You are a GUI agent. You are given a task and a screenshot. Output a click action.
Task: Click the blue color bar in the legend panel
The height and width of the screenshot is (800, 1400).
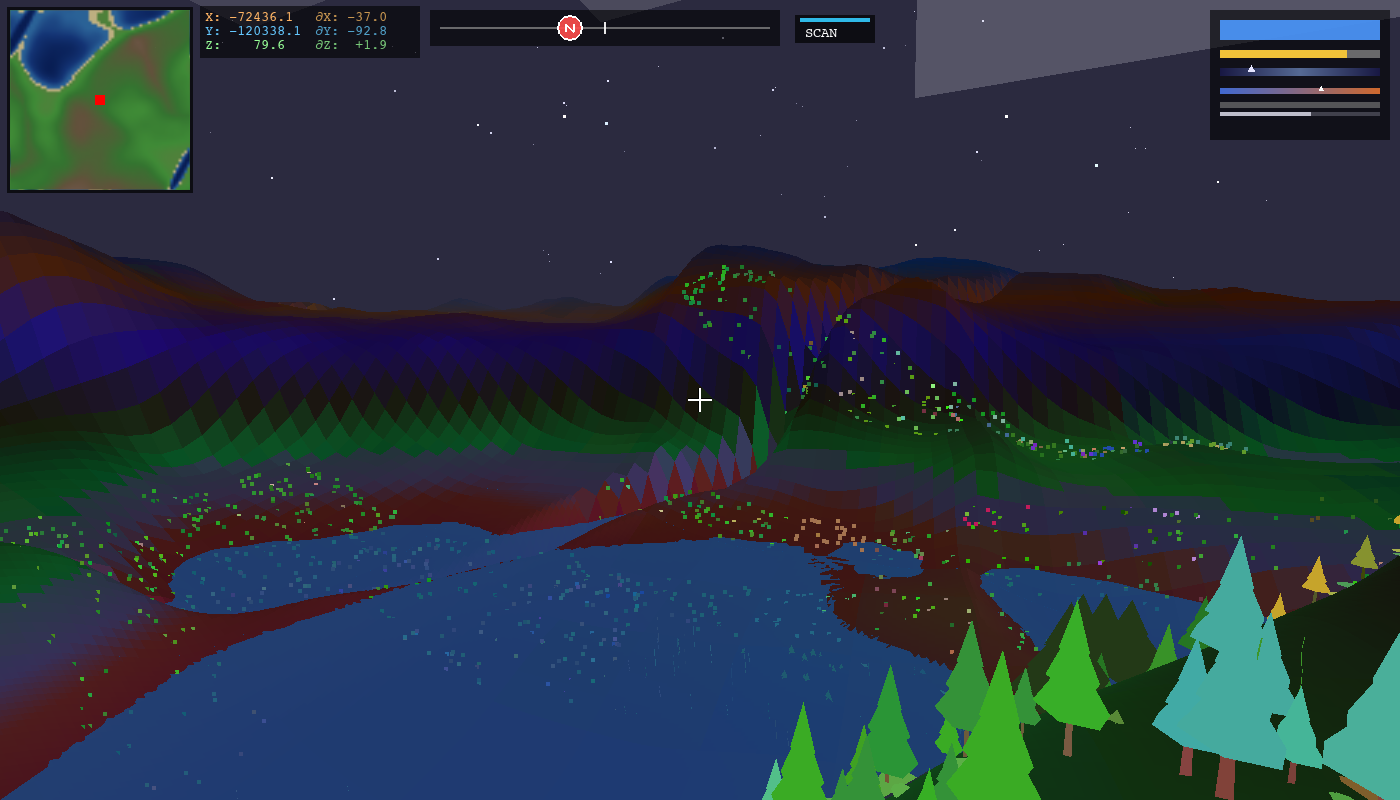(x=1299, y=30)
